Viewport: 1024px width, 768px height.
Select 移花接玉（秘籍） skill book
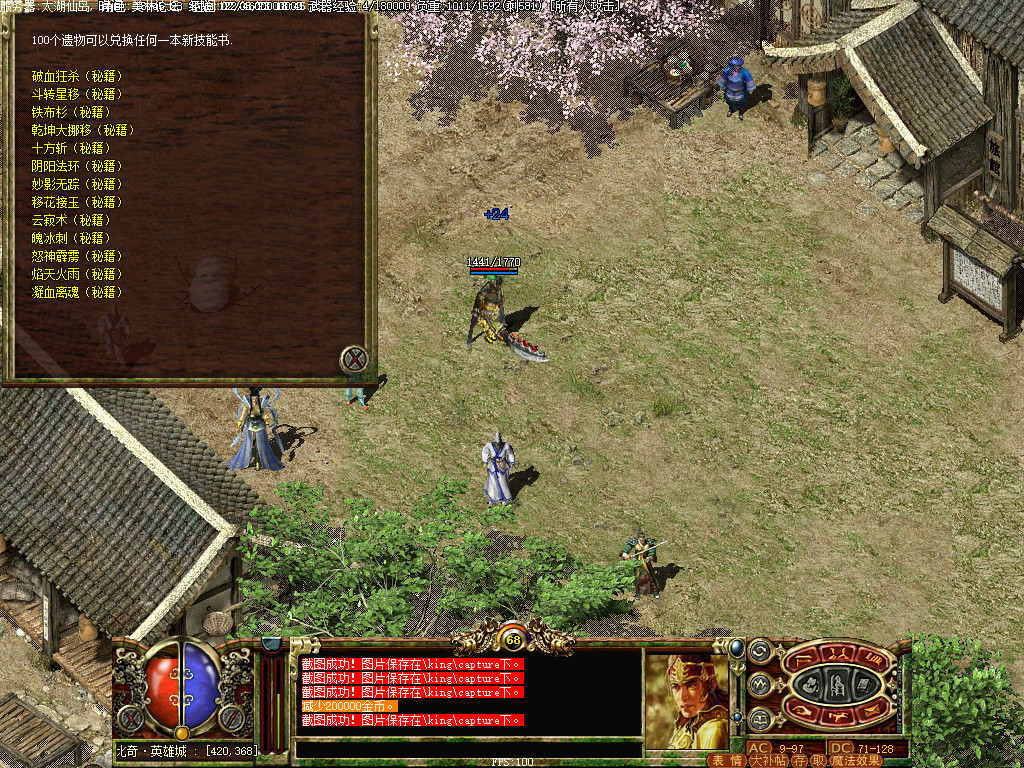[76, 202]
